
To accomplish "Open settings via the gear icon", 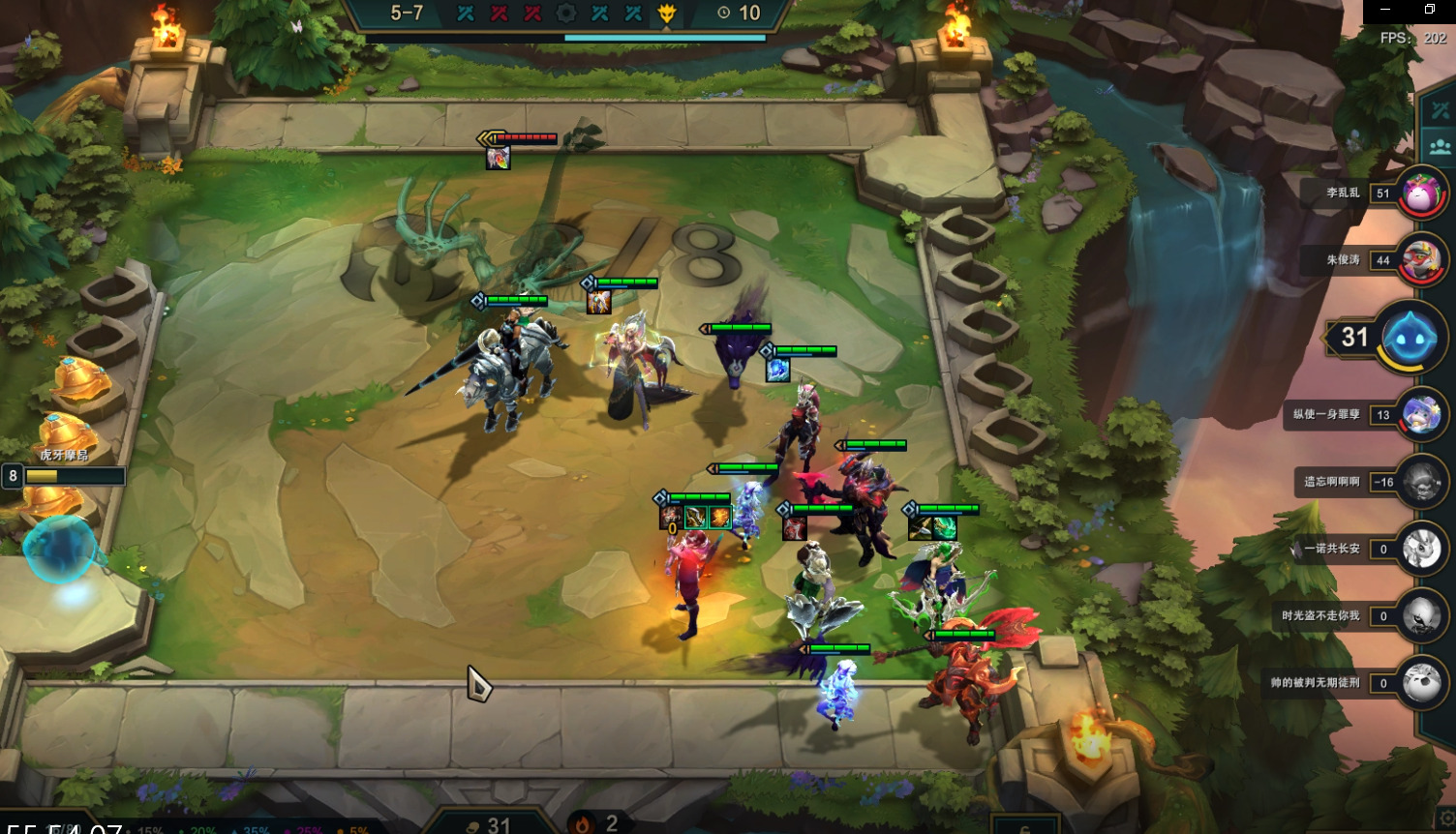I will coord(1446,819).
